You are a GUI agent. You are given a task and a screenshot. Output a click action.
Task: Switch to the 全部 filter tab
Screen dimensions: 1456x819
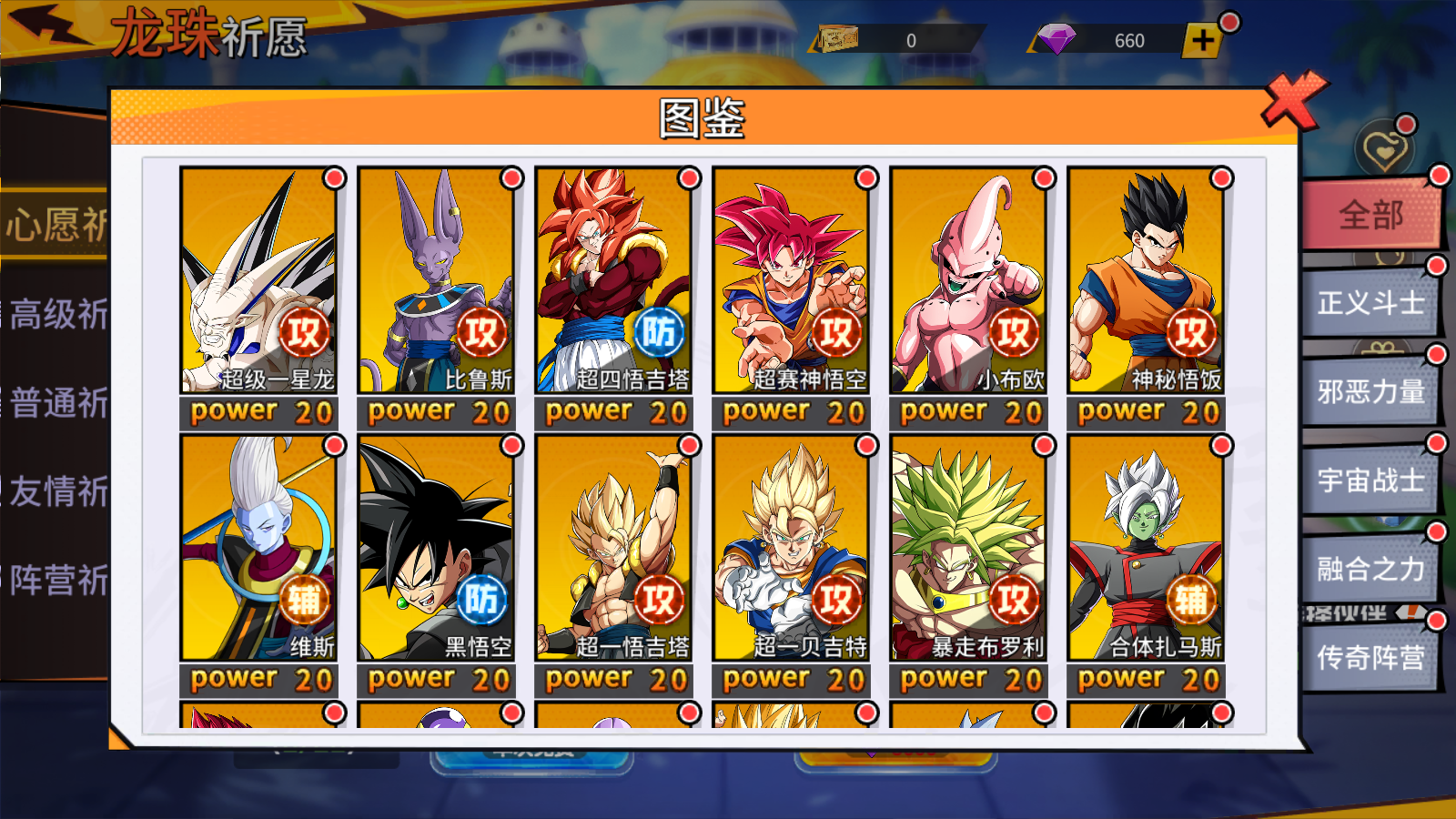tap(1370, 216)
